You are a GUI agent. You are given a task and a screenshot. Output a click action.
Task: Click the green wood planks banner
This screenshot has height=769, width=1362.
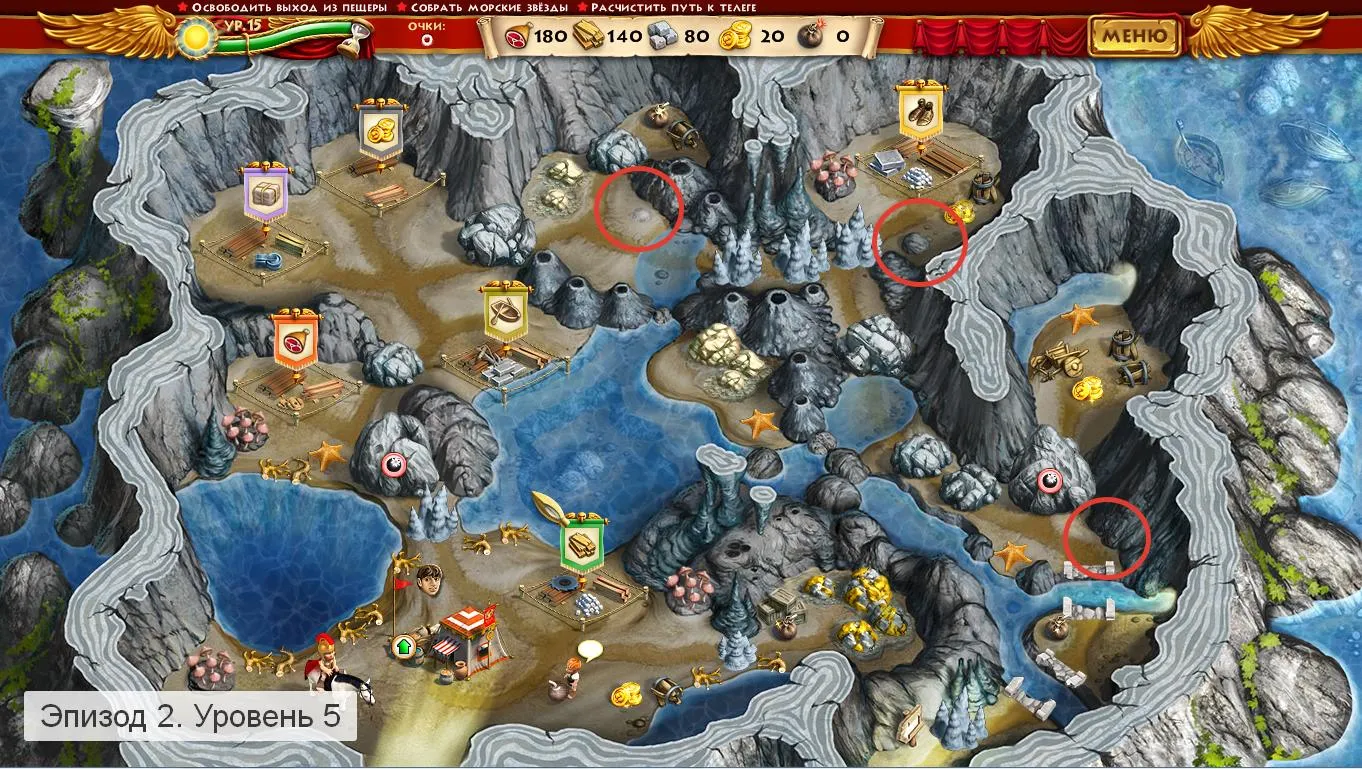[x=584, y=544]
